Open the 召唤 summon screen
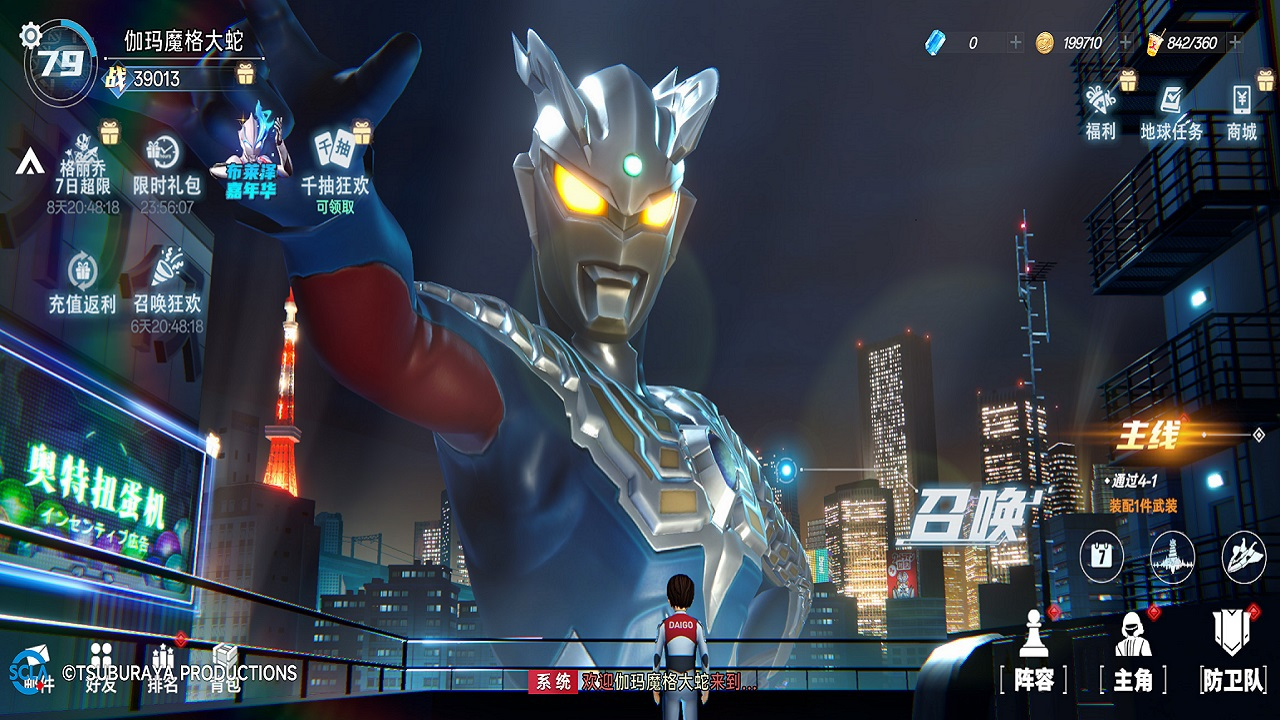 point(966,513)
